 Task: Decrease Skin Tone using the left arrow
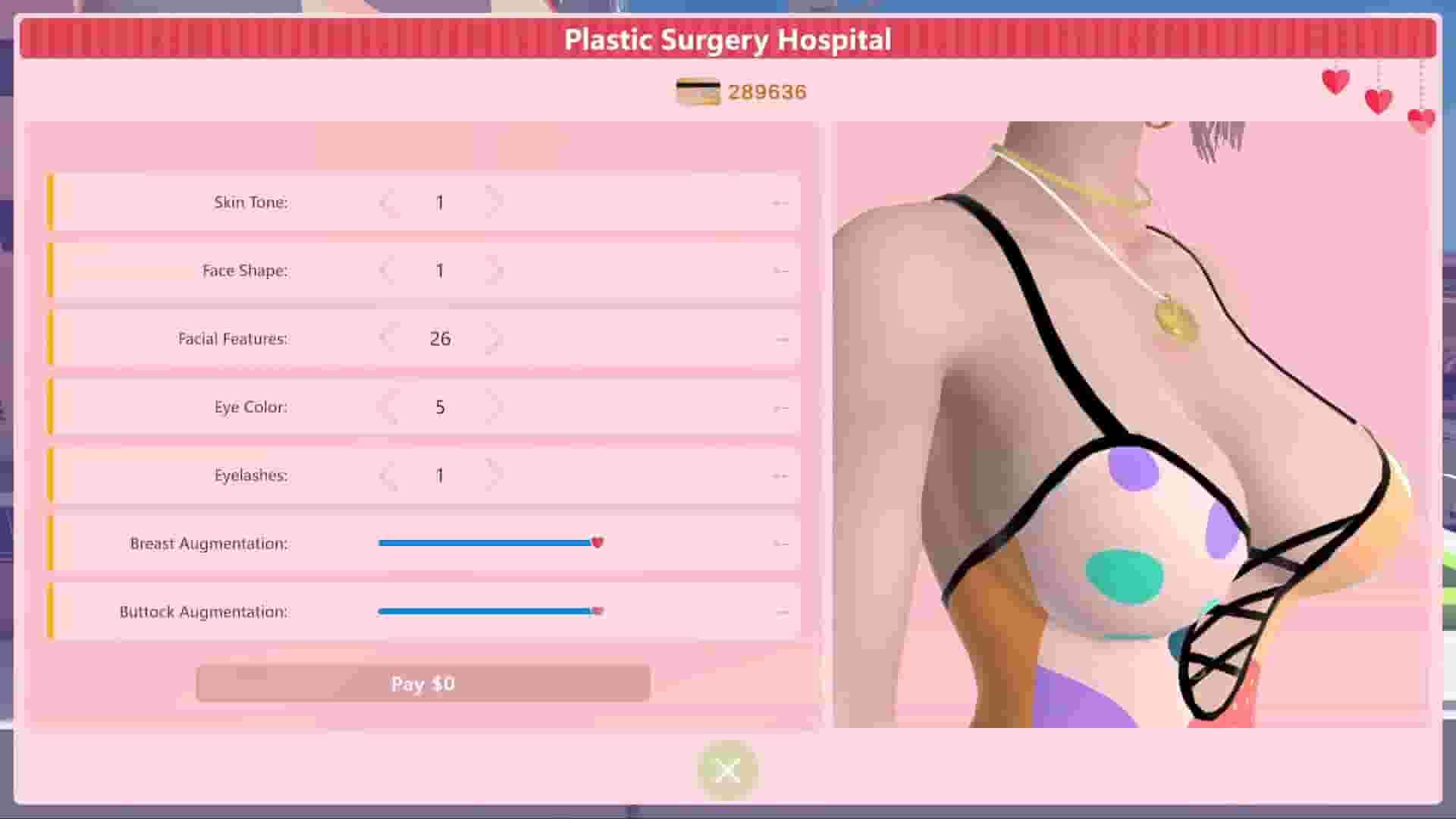[388, 202]
